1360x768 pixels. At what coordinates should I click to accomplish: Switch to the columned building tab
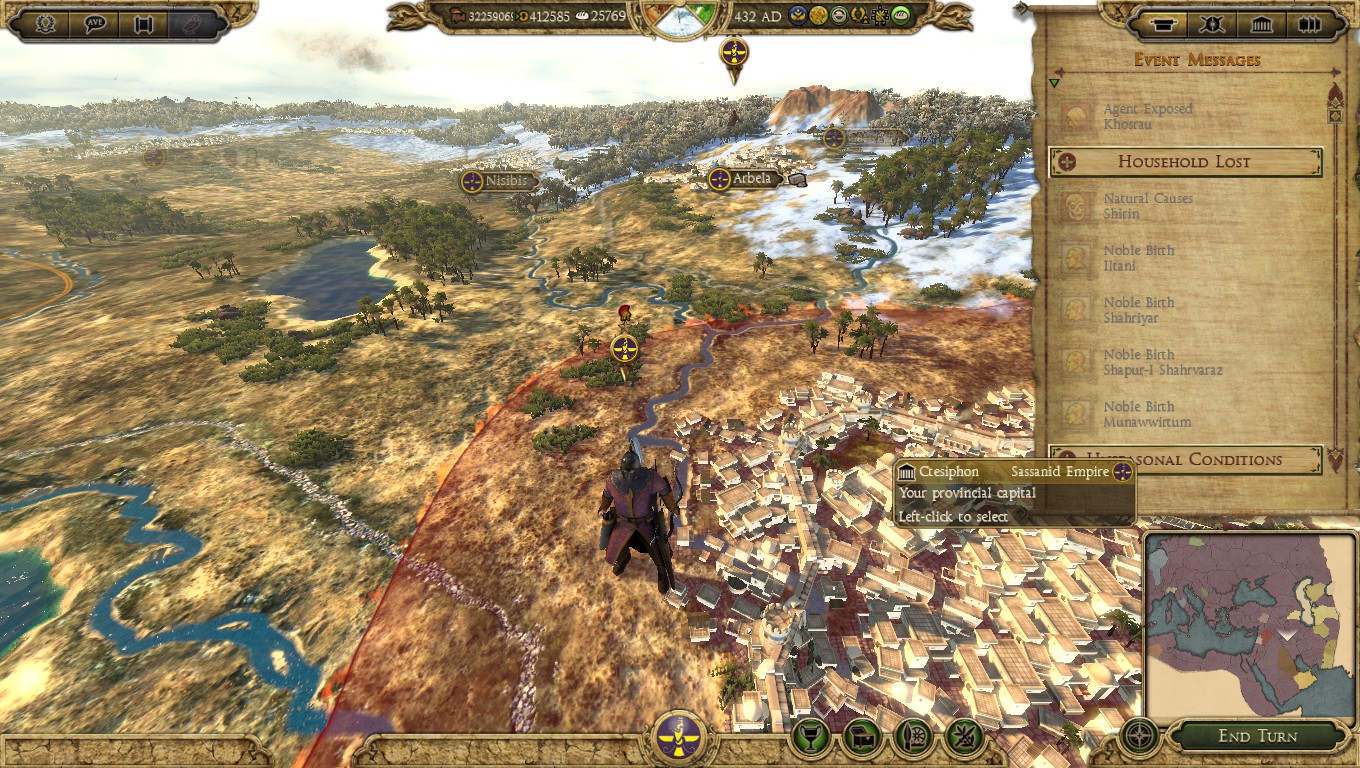click(1262, 24)
